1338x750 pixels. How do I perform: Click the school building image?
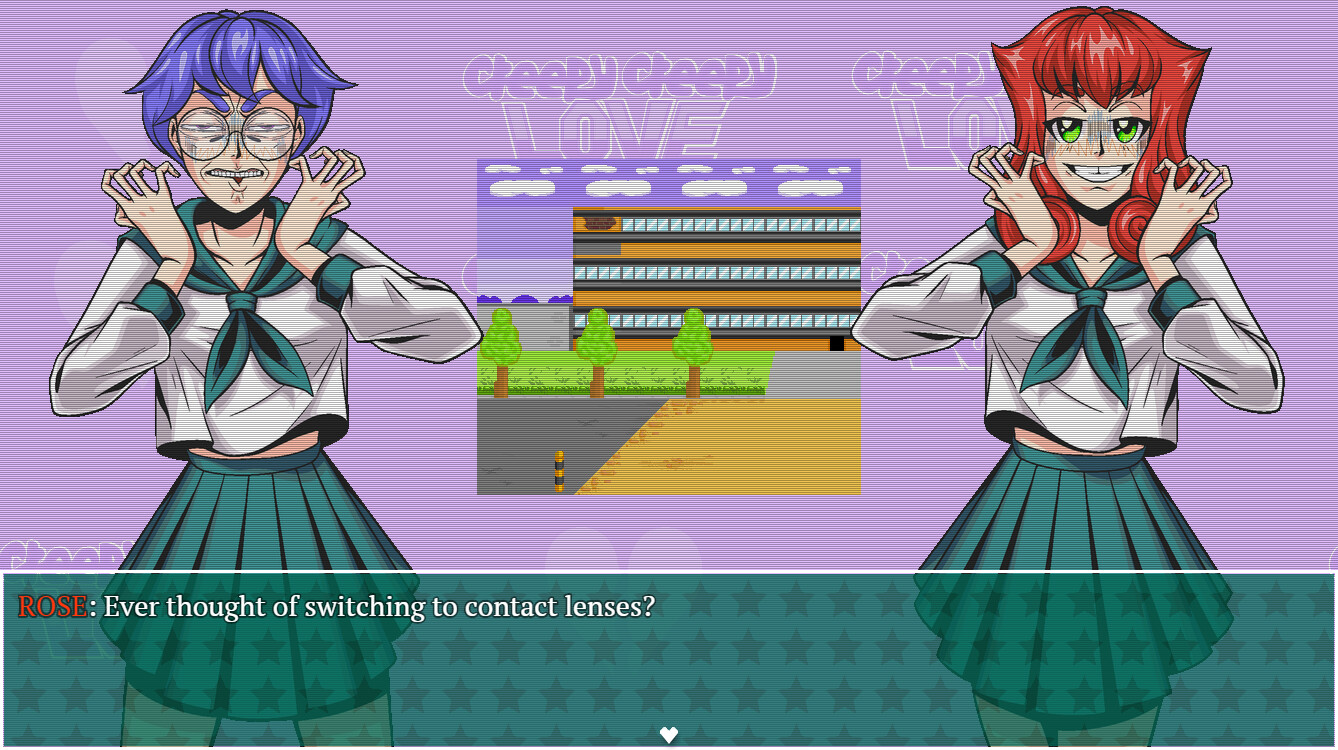coord(715,270)
